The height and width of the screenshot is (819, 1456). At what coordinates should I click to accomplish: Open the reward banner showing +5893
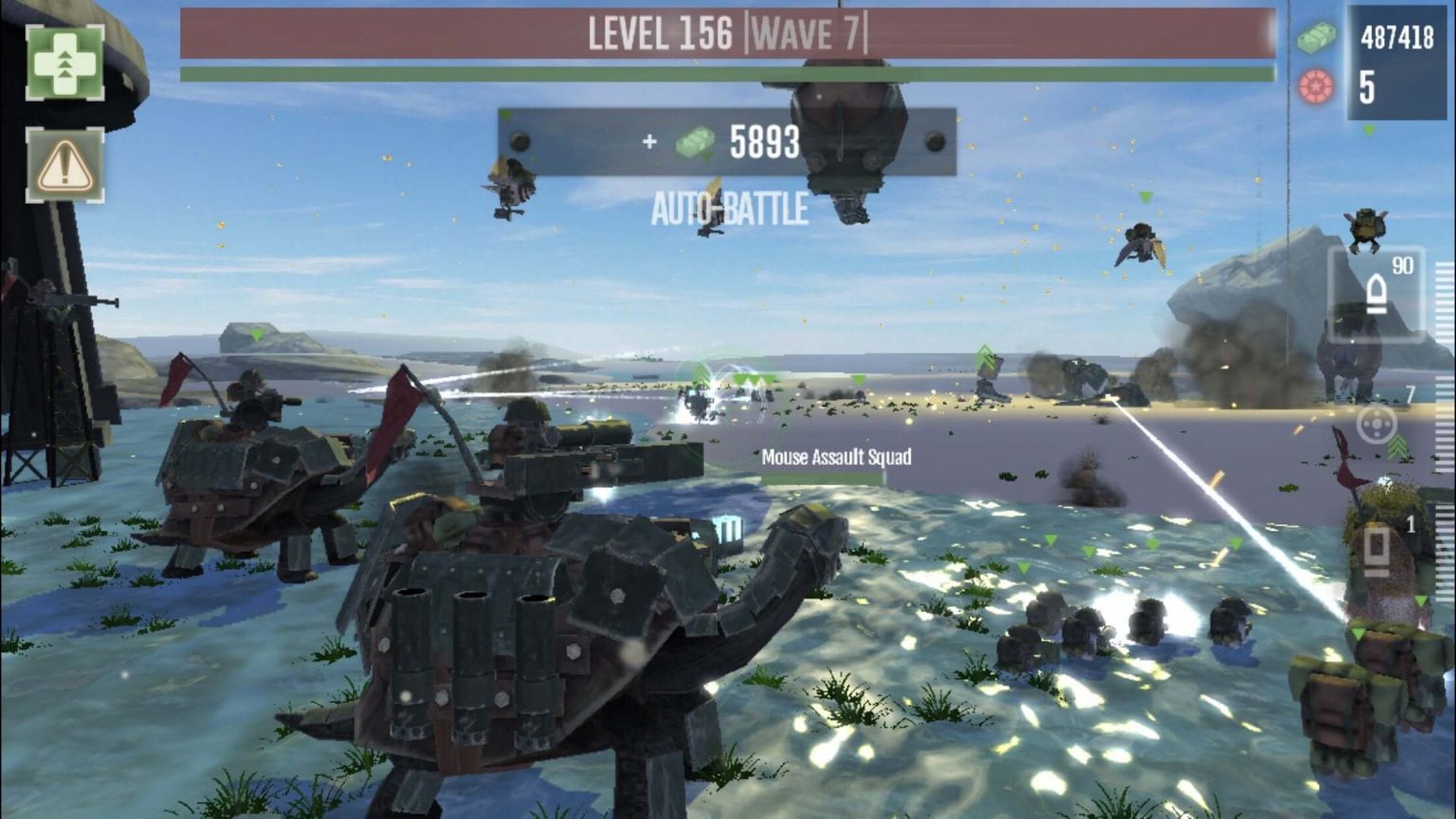click(730, 142)
